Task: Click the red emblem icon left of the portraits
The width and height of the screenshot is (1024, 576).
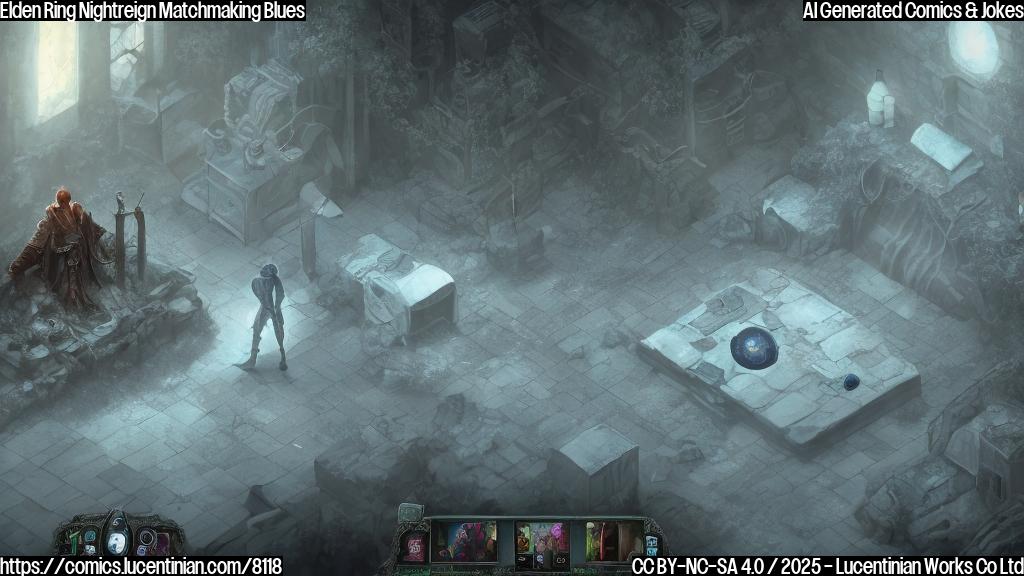Action: pos(412,546)
